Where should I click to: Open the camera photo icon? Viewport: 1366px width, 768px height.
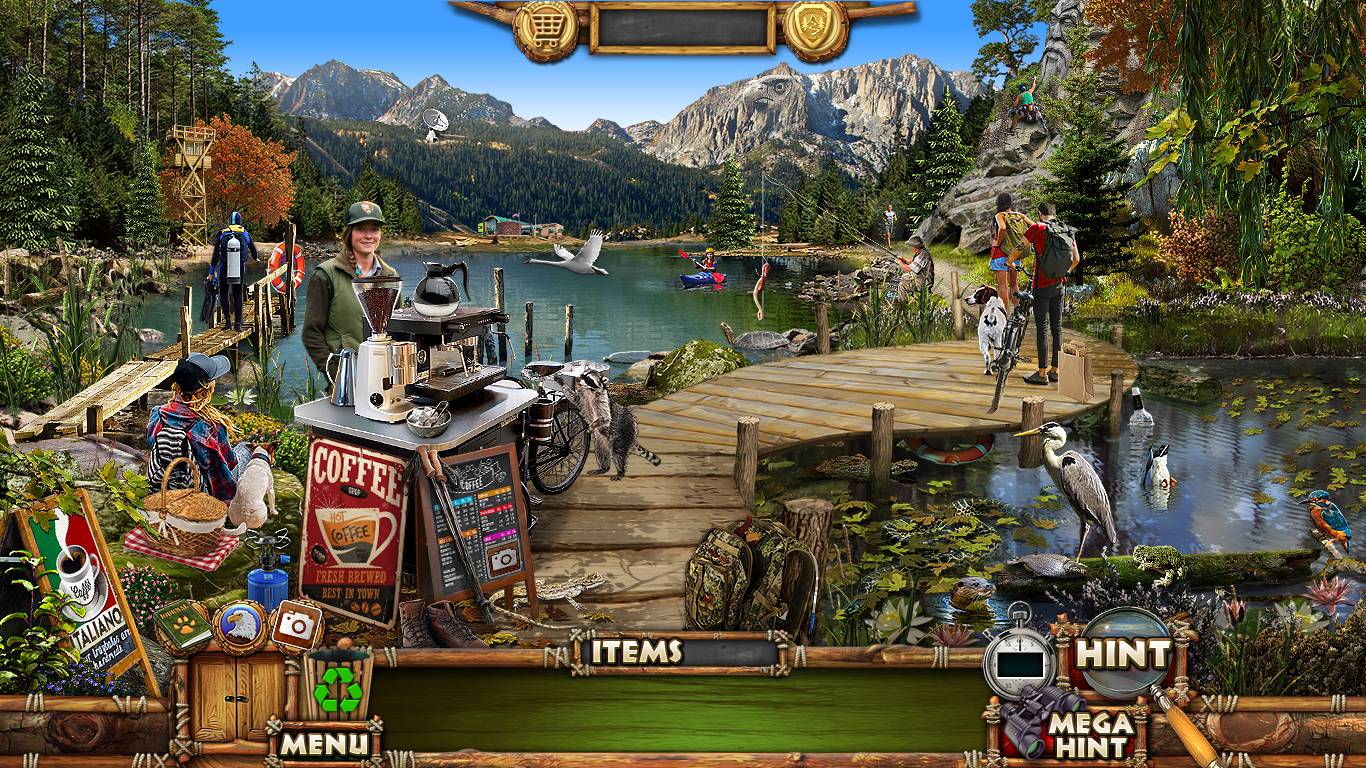296,625
